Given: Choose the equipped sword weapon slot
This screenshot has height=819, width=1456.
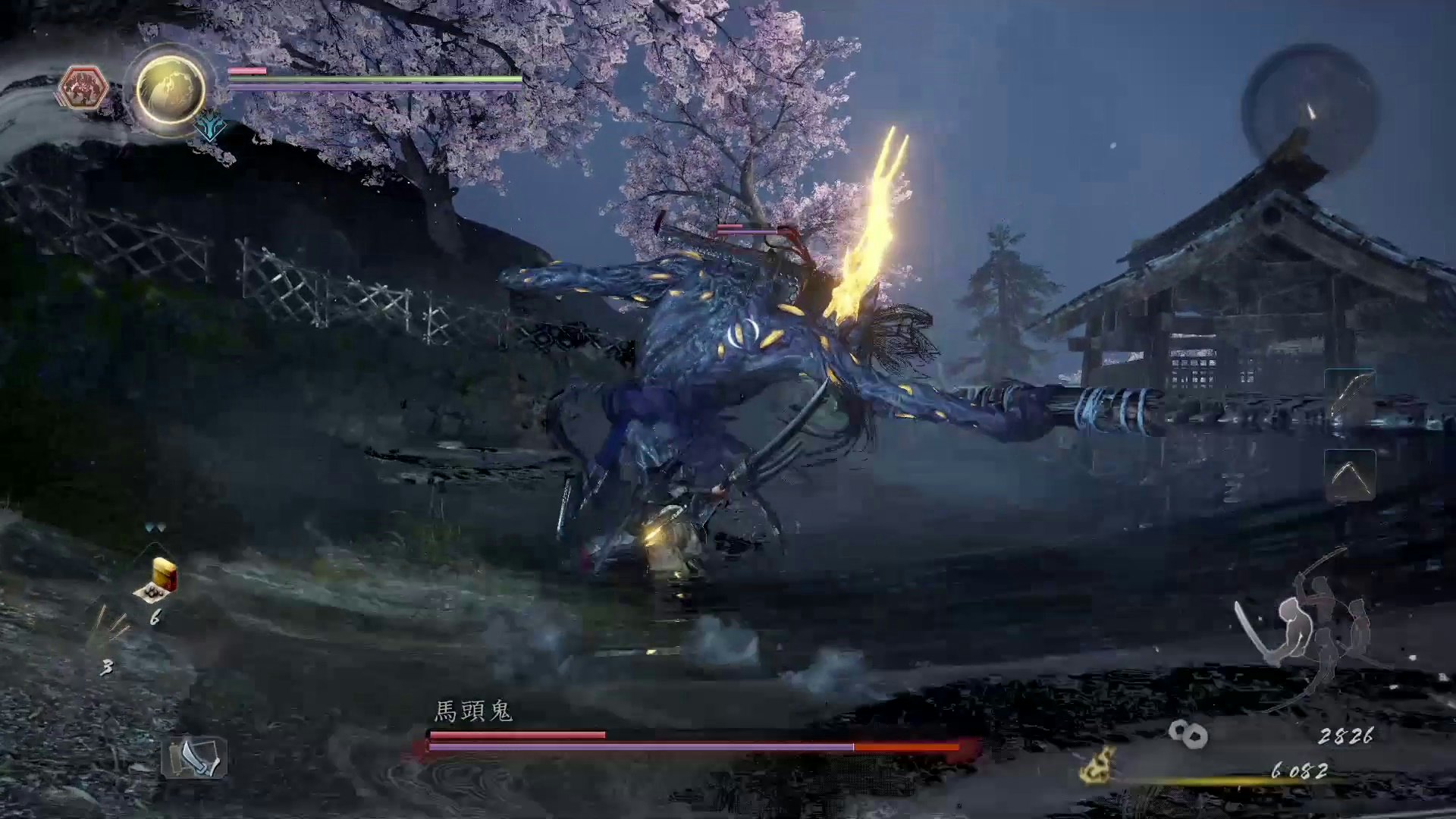Looking at the screenshot, I should [194, 758].
